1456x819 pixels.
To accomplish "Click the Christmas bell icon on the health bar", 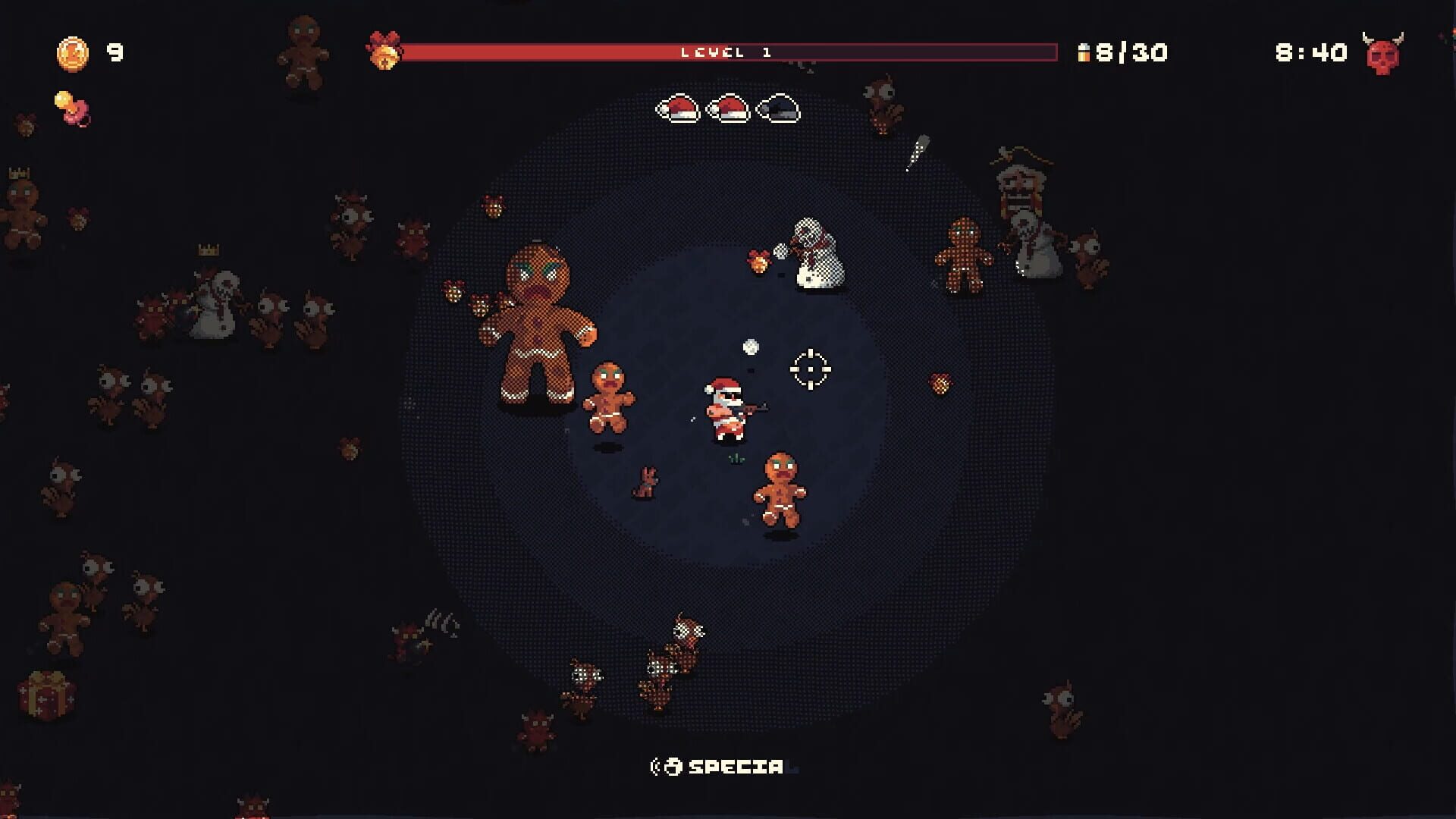I will [x=387, y=52].
